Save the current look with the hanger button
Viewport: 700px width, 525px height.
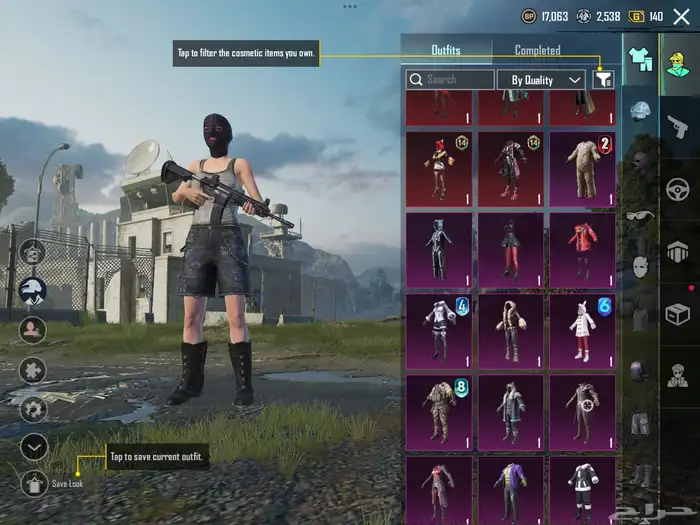[x=34, y=484]
